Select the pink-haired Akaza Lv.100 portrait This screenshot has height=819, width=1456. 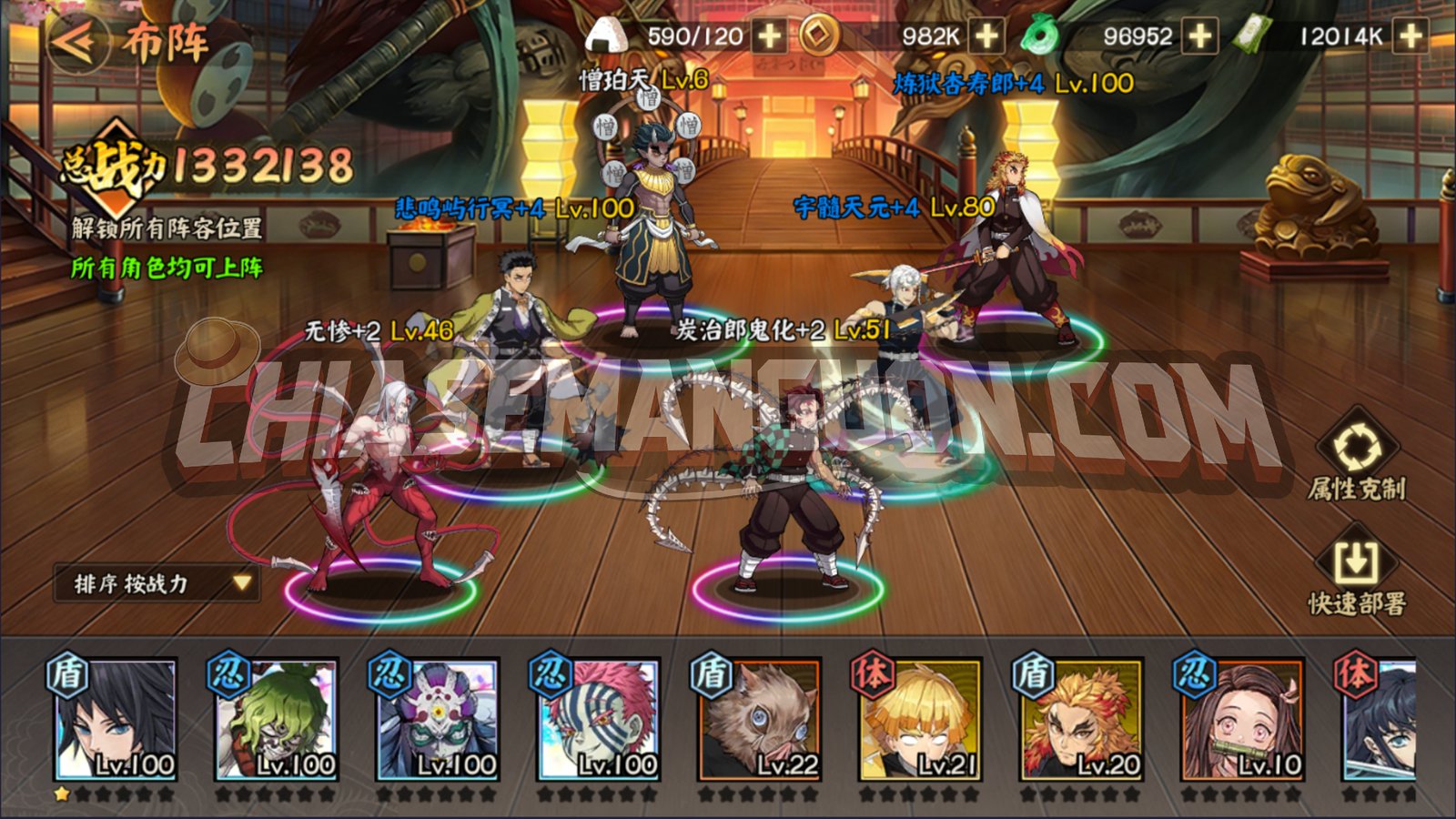point(598,721)
